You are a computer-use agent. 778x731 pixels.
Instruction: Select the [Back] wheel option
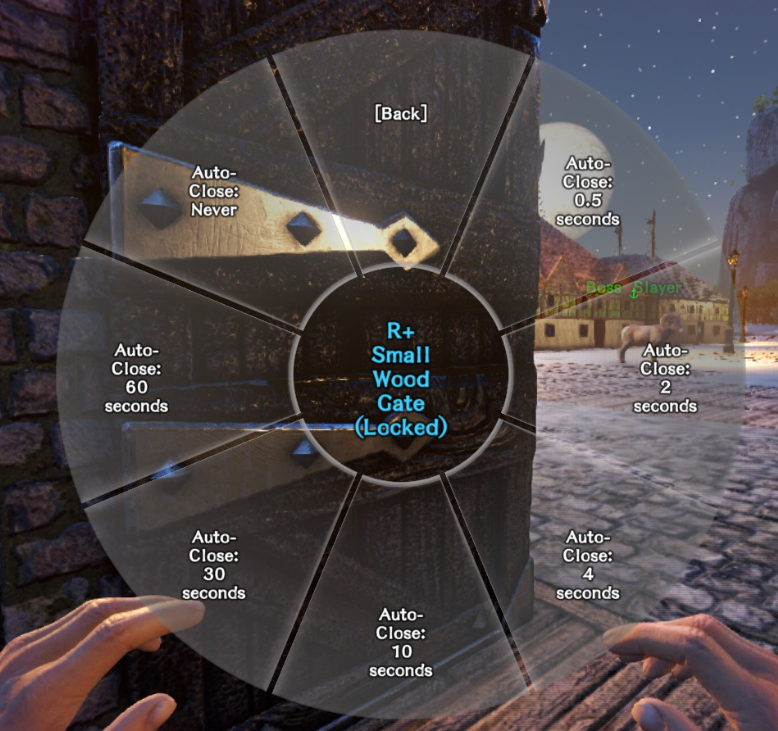pyautogui.click(x=401, y=114)
